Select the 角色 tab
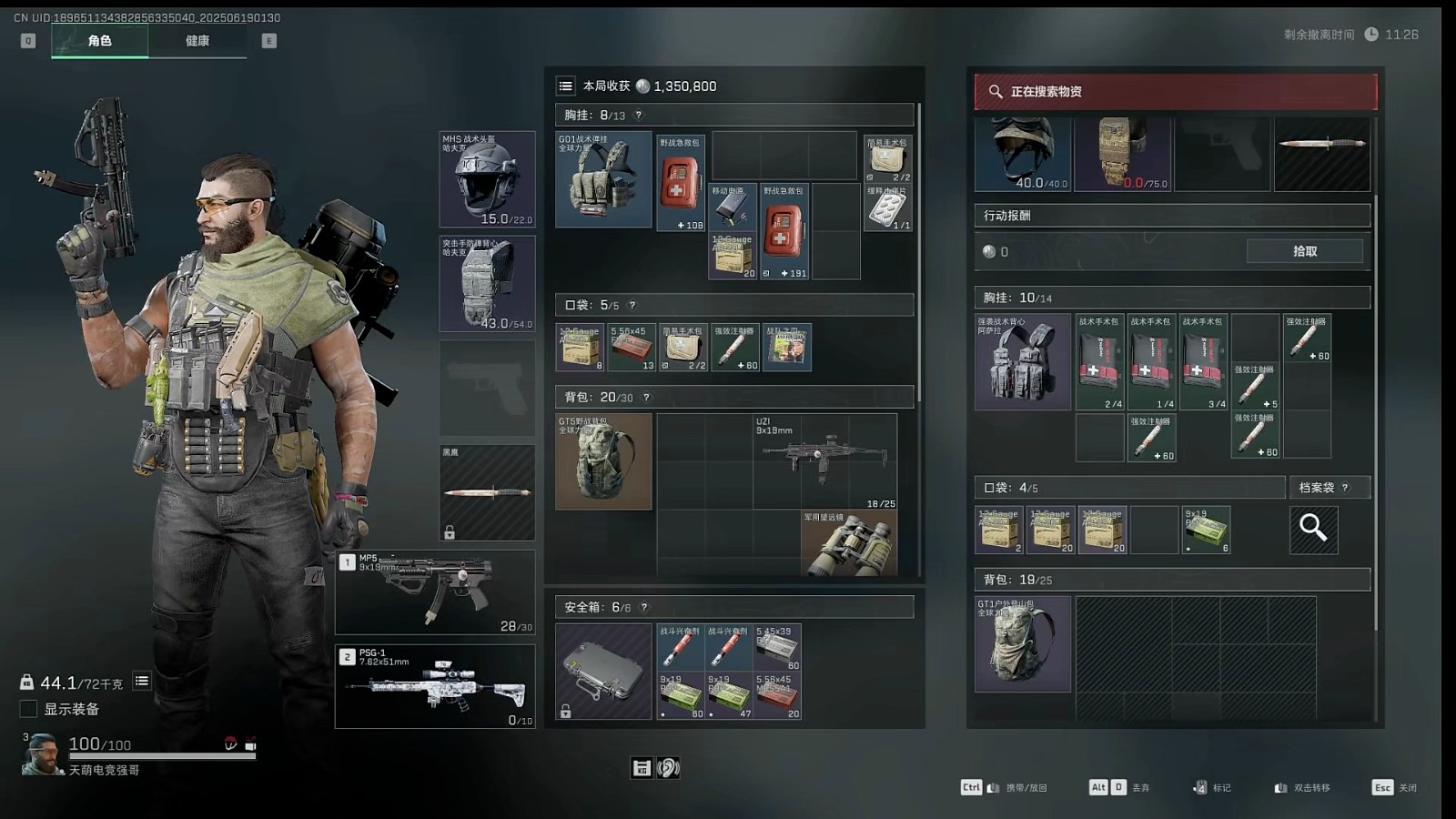1456x819 pixels. (100, 41)
